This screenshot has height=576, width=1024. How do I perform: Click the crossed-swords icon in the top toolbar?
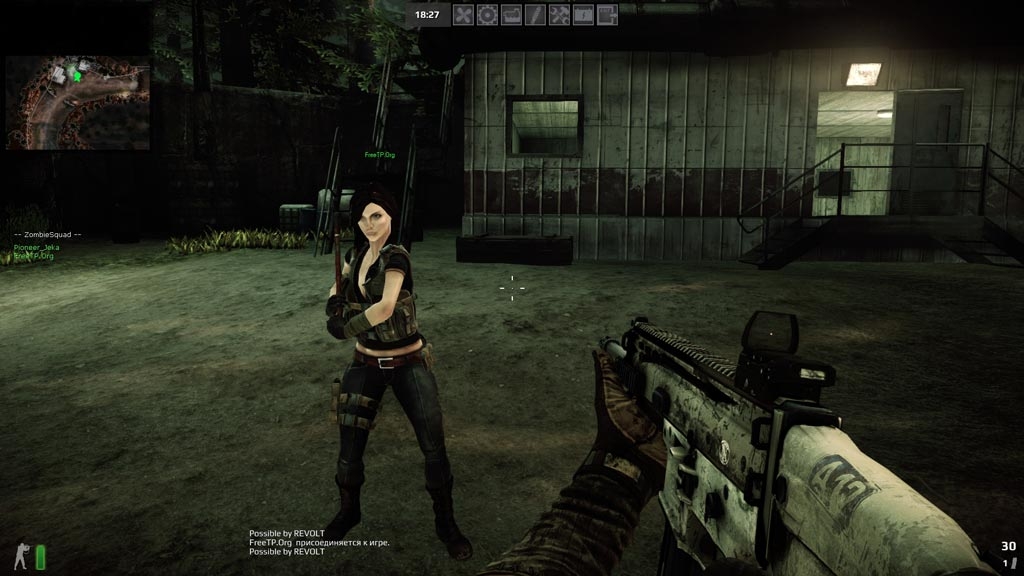click(463, 15)
